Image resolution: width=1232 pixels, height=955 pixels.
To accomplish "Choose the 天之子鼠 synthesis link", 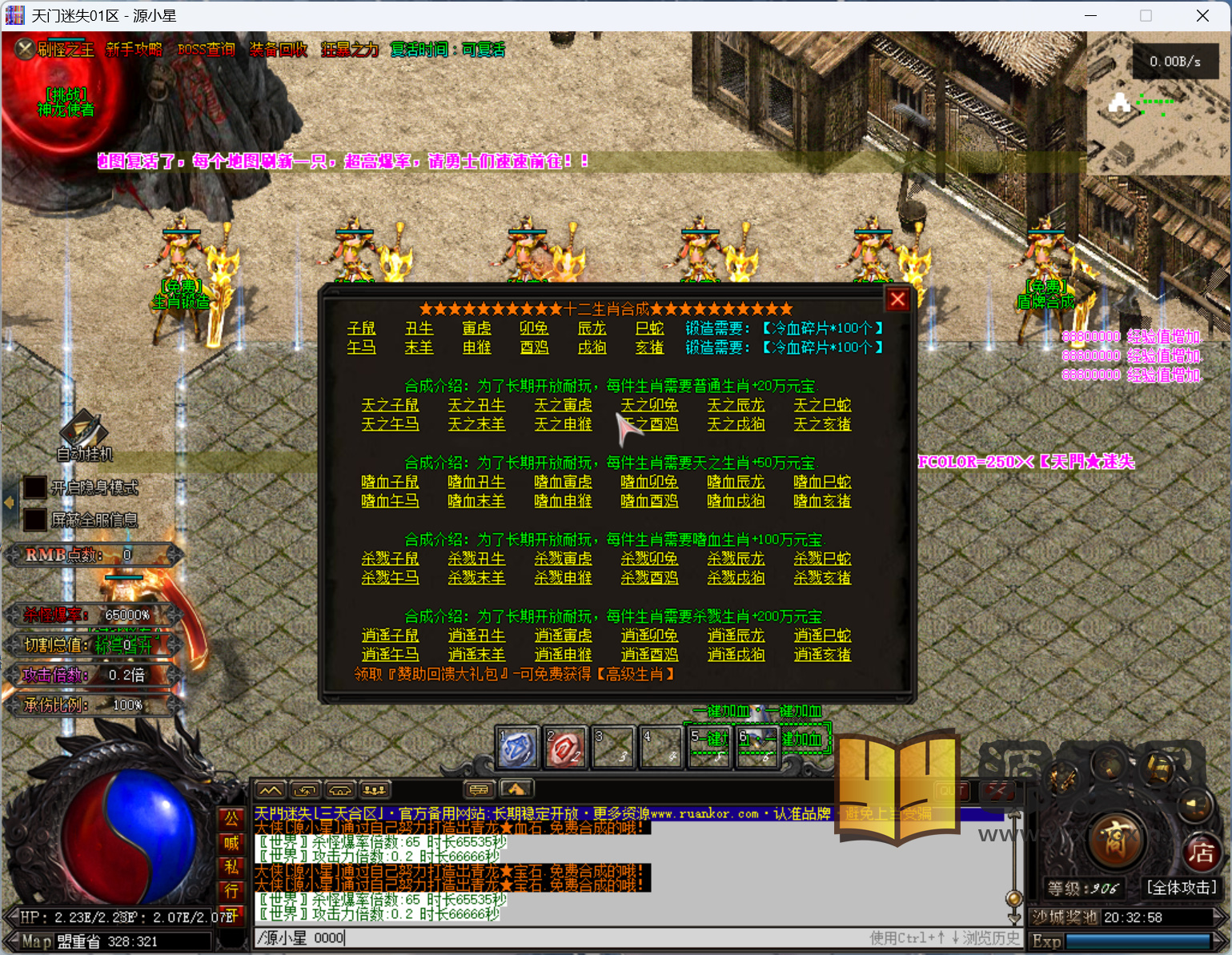I will click(390, 405).
